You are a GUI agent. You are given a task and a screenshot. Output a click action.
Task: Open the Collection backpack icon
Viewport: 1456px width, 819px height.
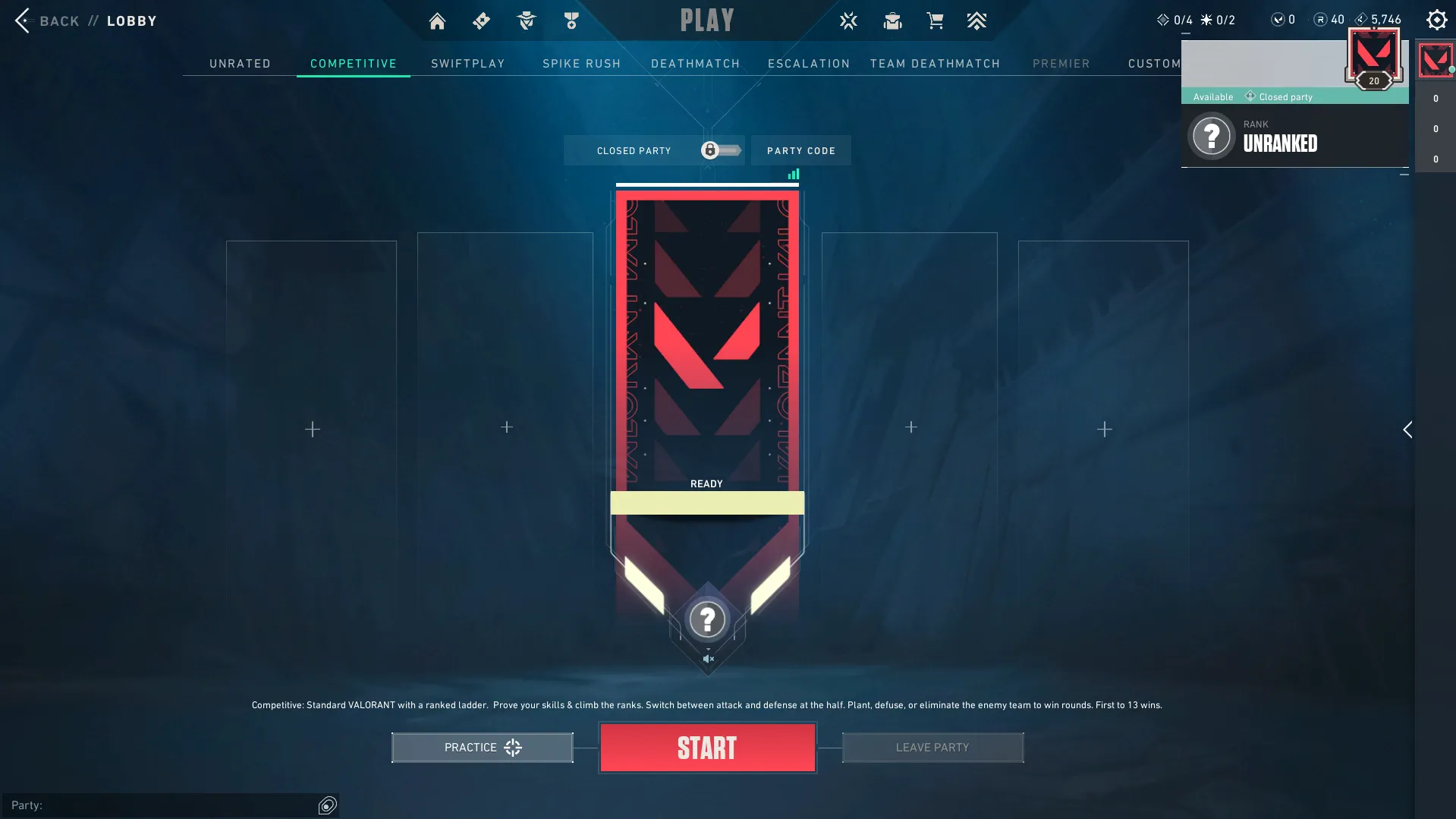(x=892, y=20)
